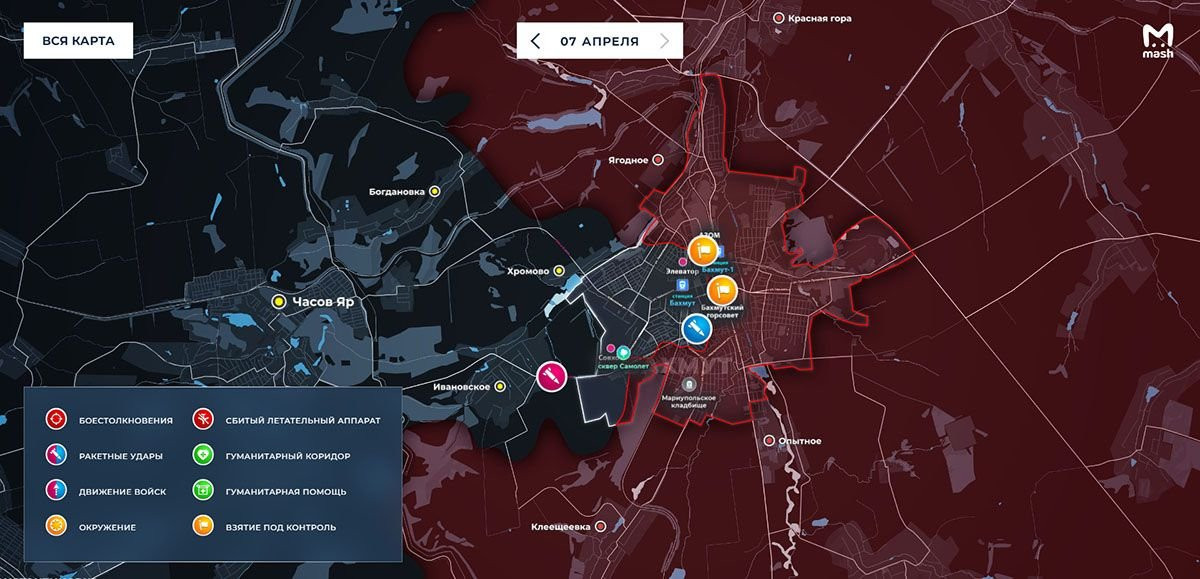
Task: Open the orange flag marker at Бахмутский горсовет
Action: (720, 291)
